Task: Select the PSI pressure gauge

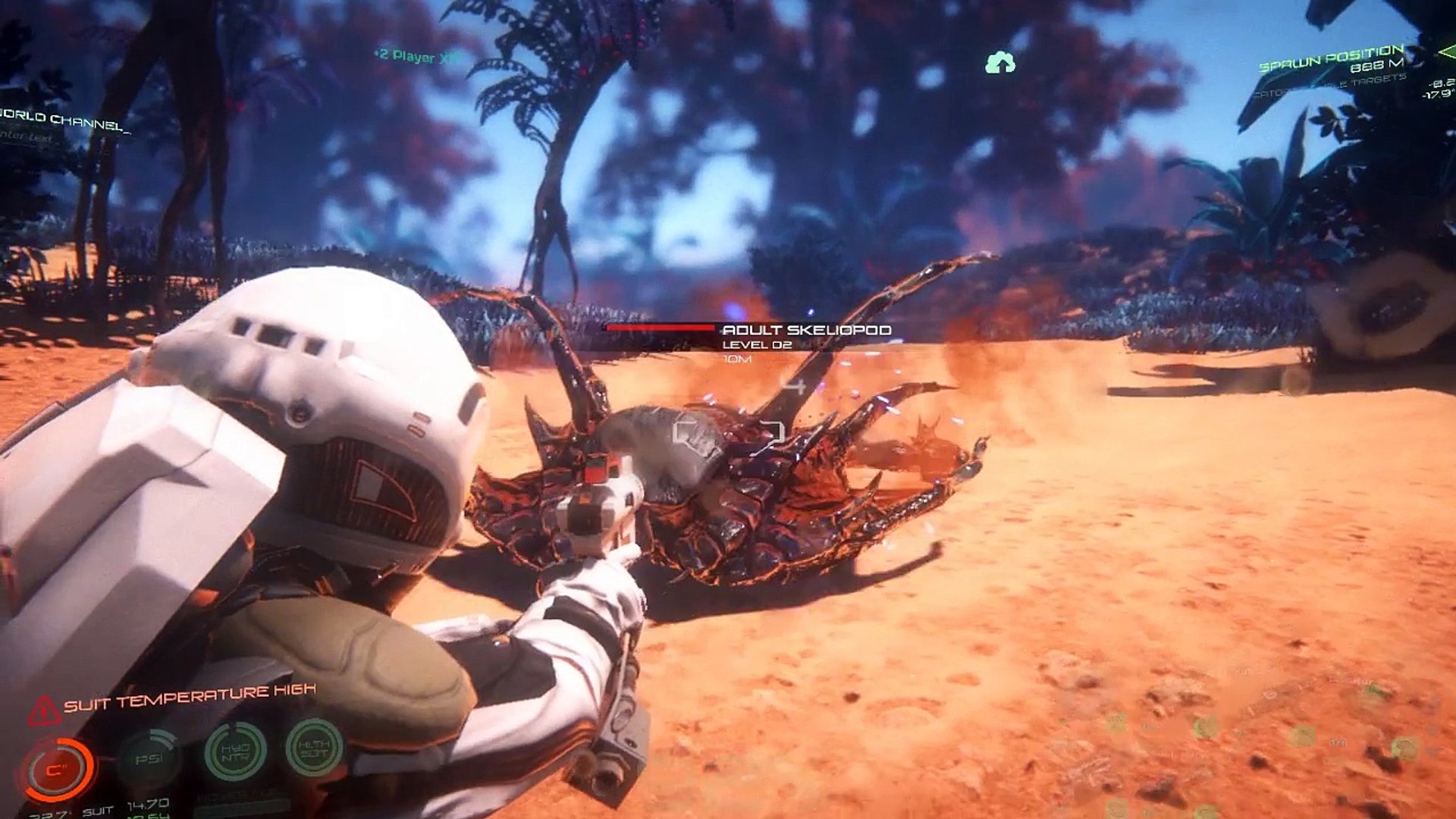Action: coord(149,758)
